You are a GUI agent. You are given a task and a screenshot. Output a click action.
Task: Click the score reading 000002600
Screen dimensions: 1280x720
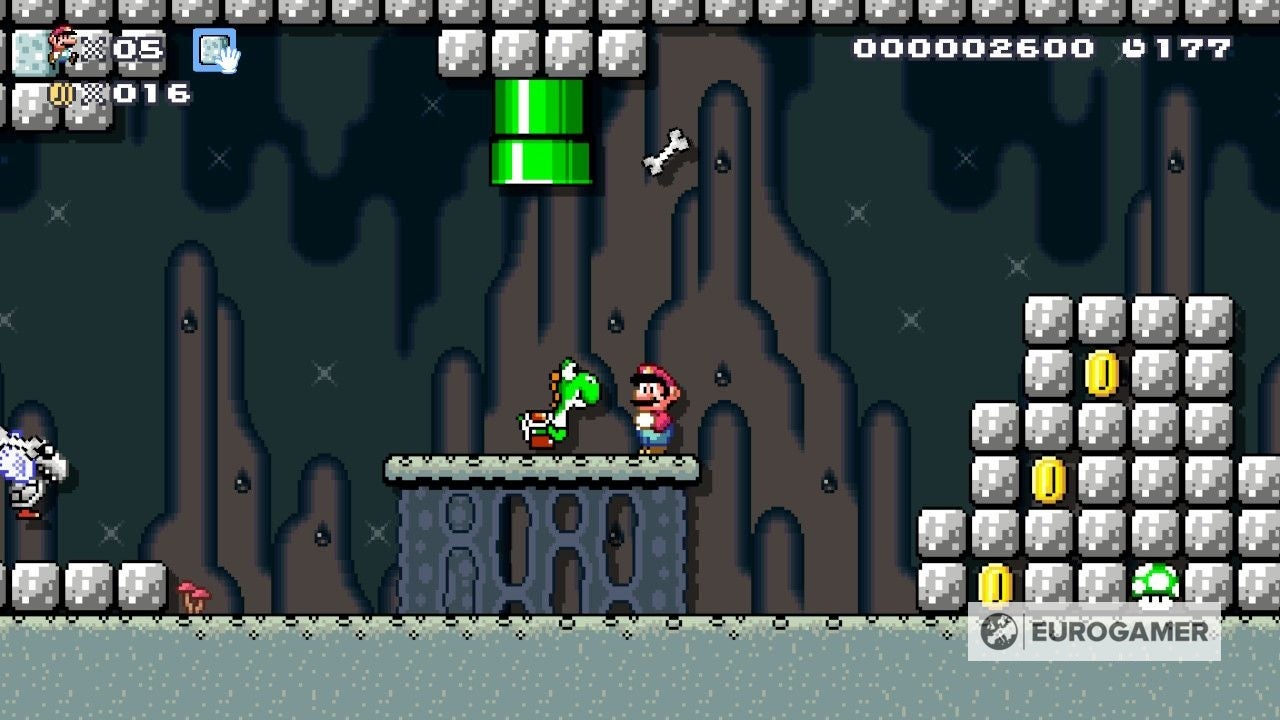(975, 45)
